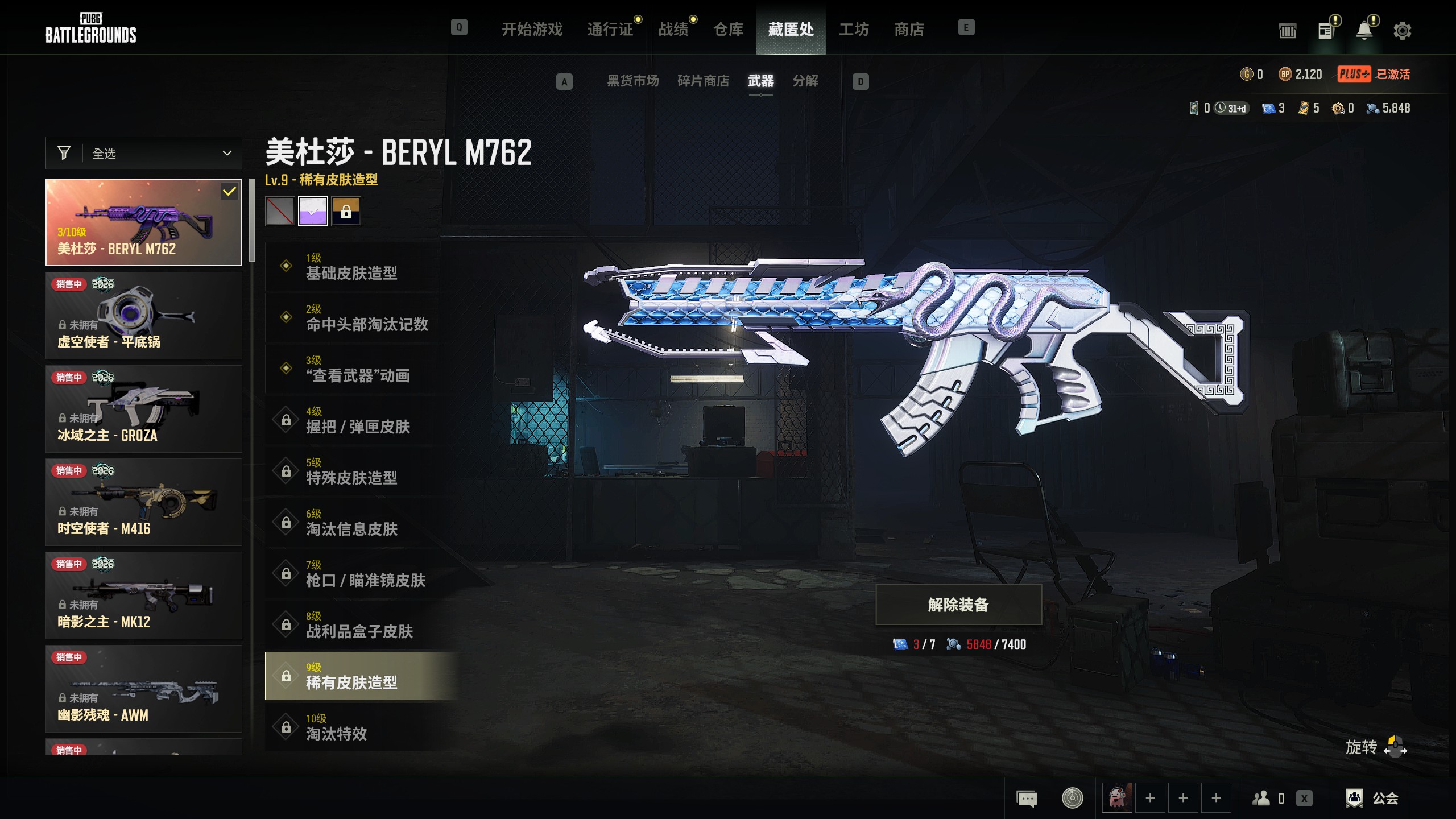Check the notification bell
Screen dimensions: 1456x819
[x=1364, y=31]
